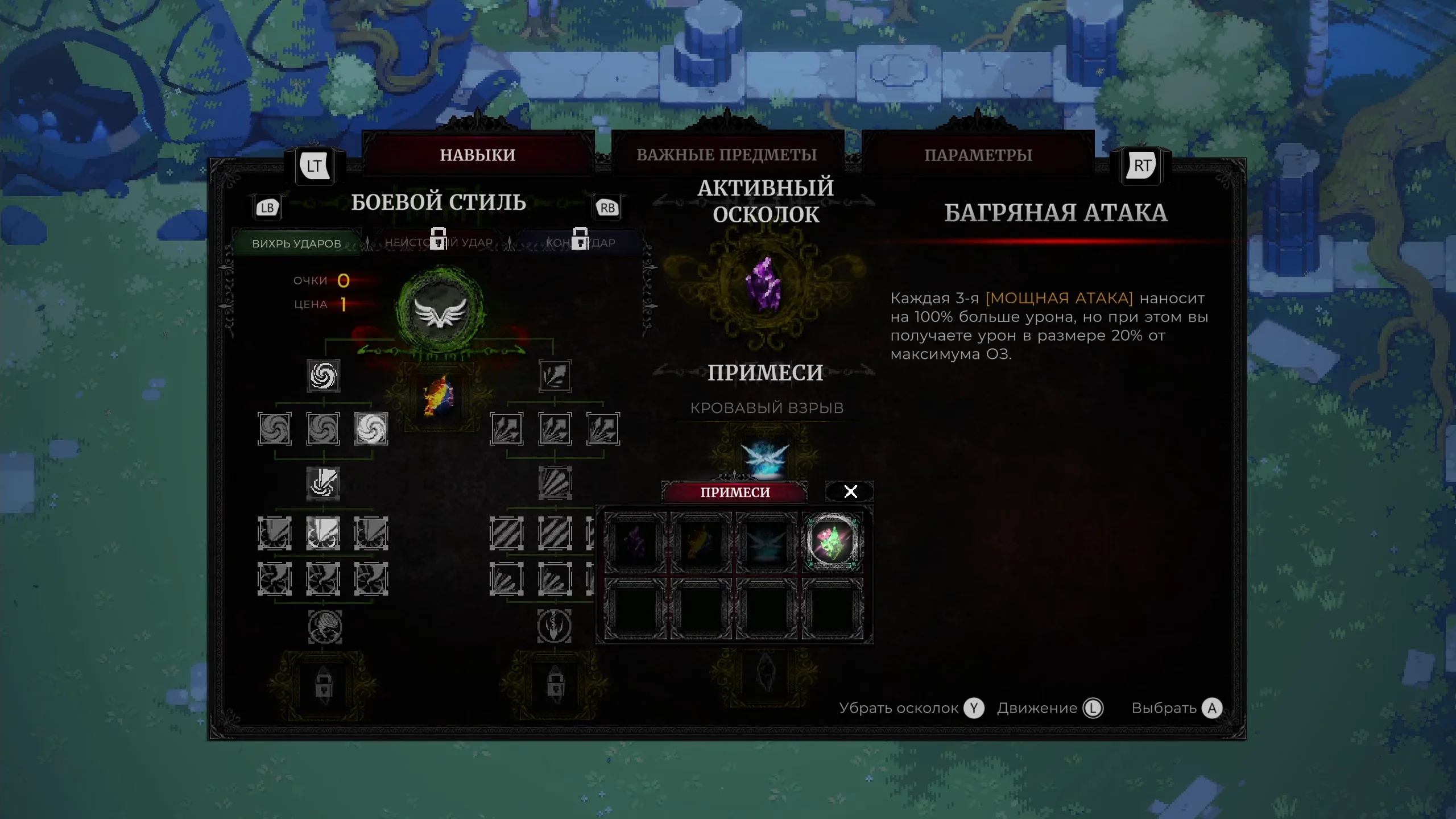This screenshot has height=819, width=1456.
Task: Select the highlighted bright spiral skill node
Action: (x=371, y=428)
